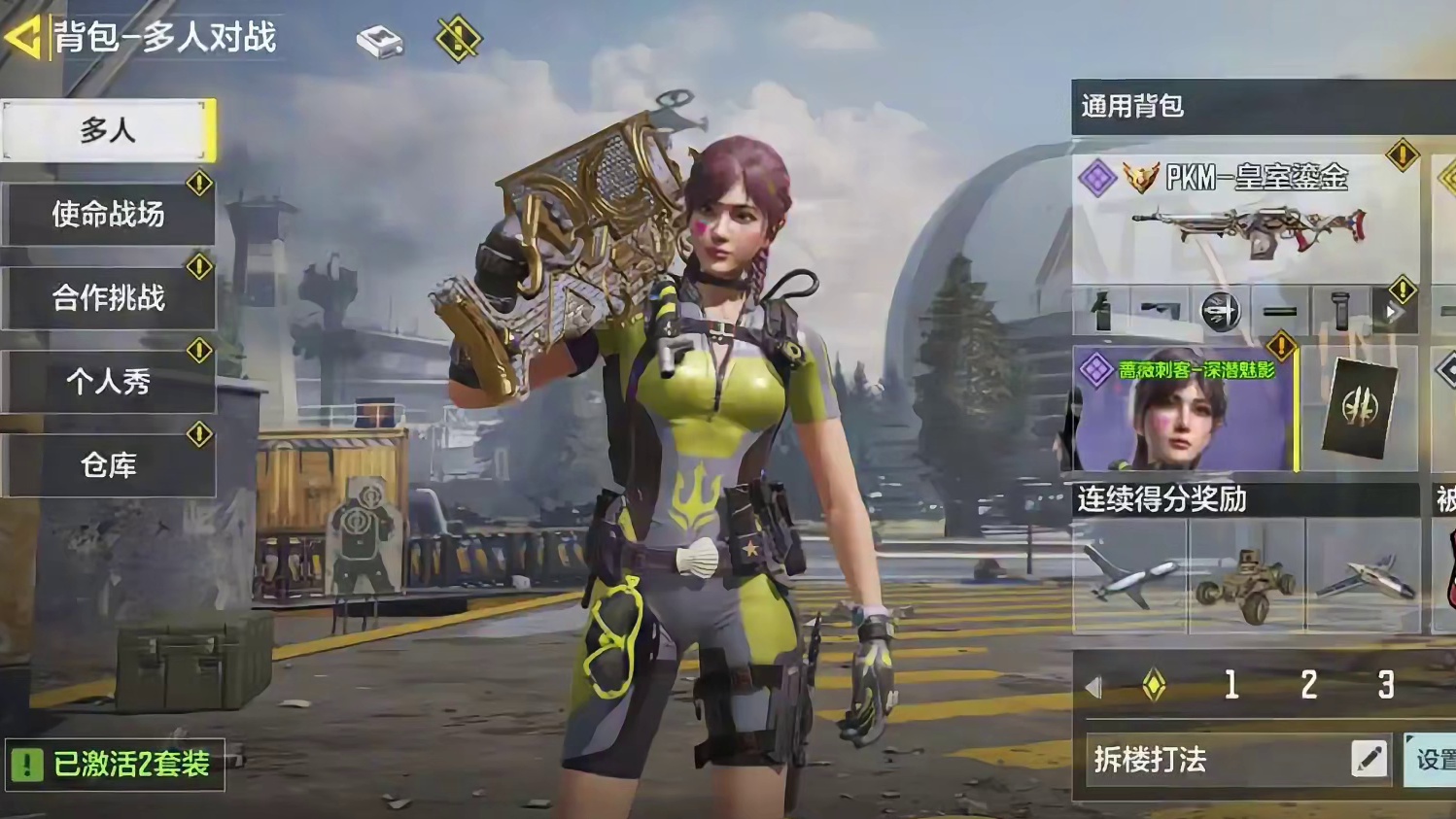Select the armored vehicle scorestreak slot
This screenshot has width=1456, height=819.
click(1247, 576)
